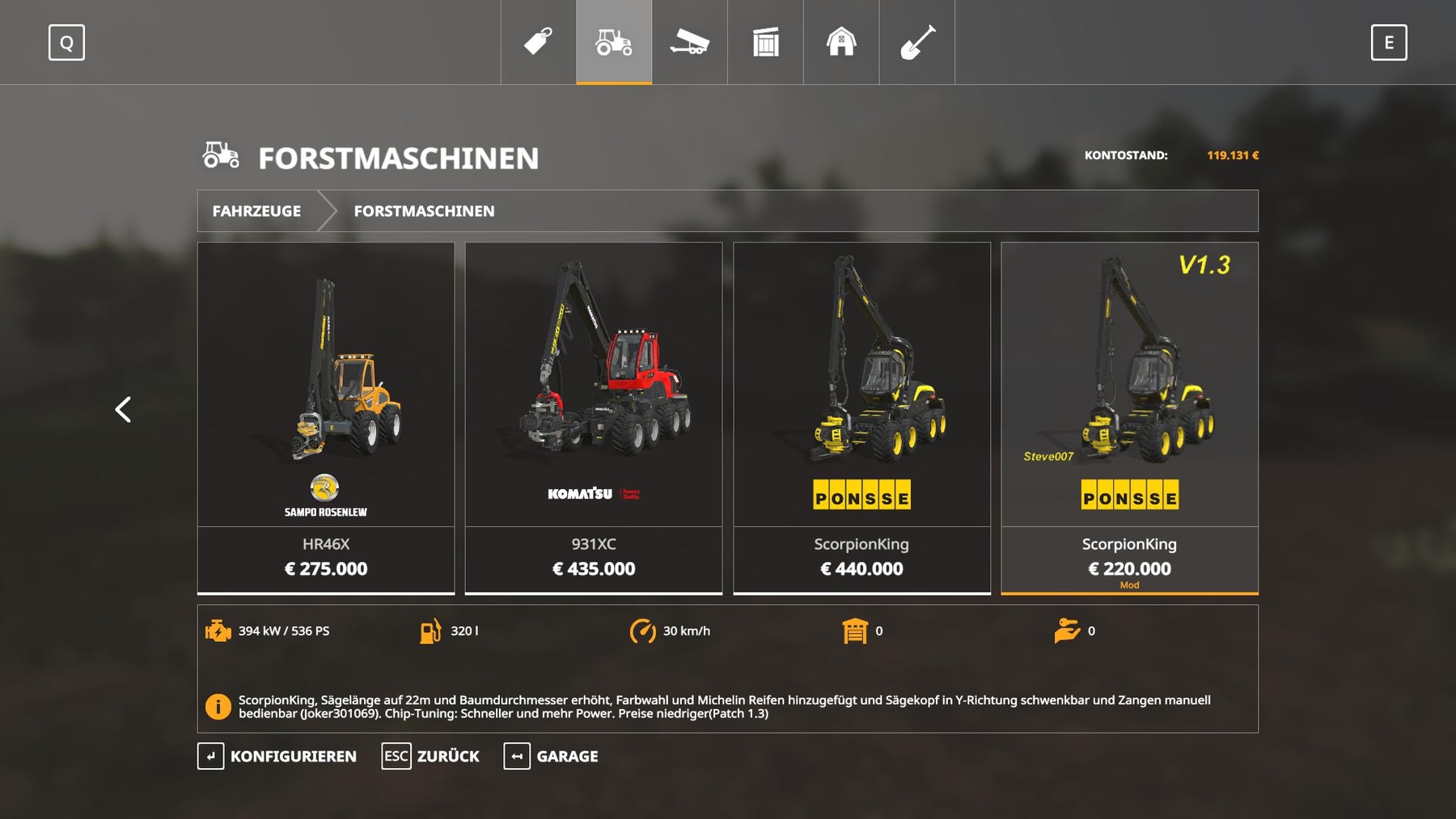The width and height of the screenshot is (1456, 819).
Task: Open the Garage
Action: [x=551, y=756]
